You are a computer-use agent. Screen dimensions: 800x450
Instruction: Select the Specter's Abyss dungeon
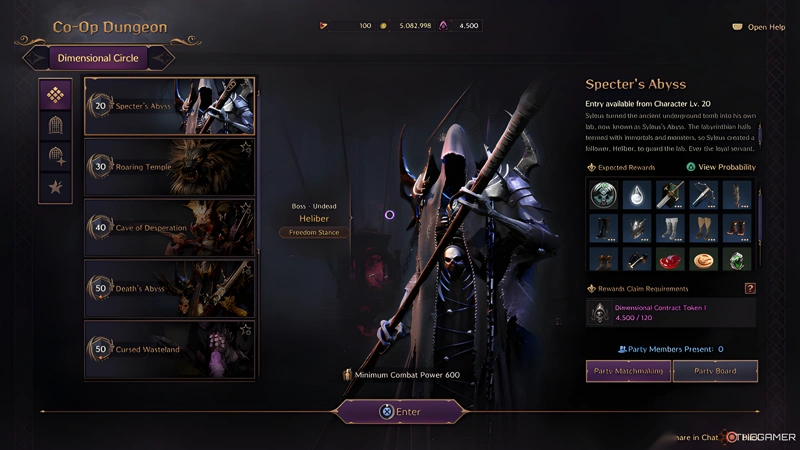[x=168, y=106]
